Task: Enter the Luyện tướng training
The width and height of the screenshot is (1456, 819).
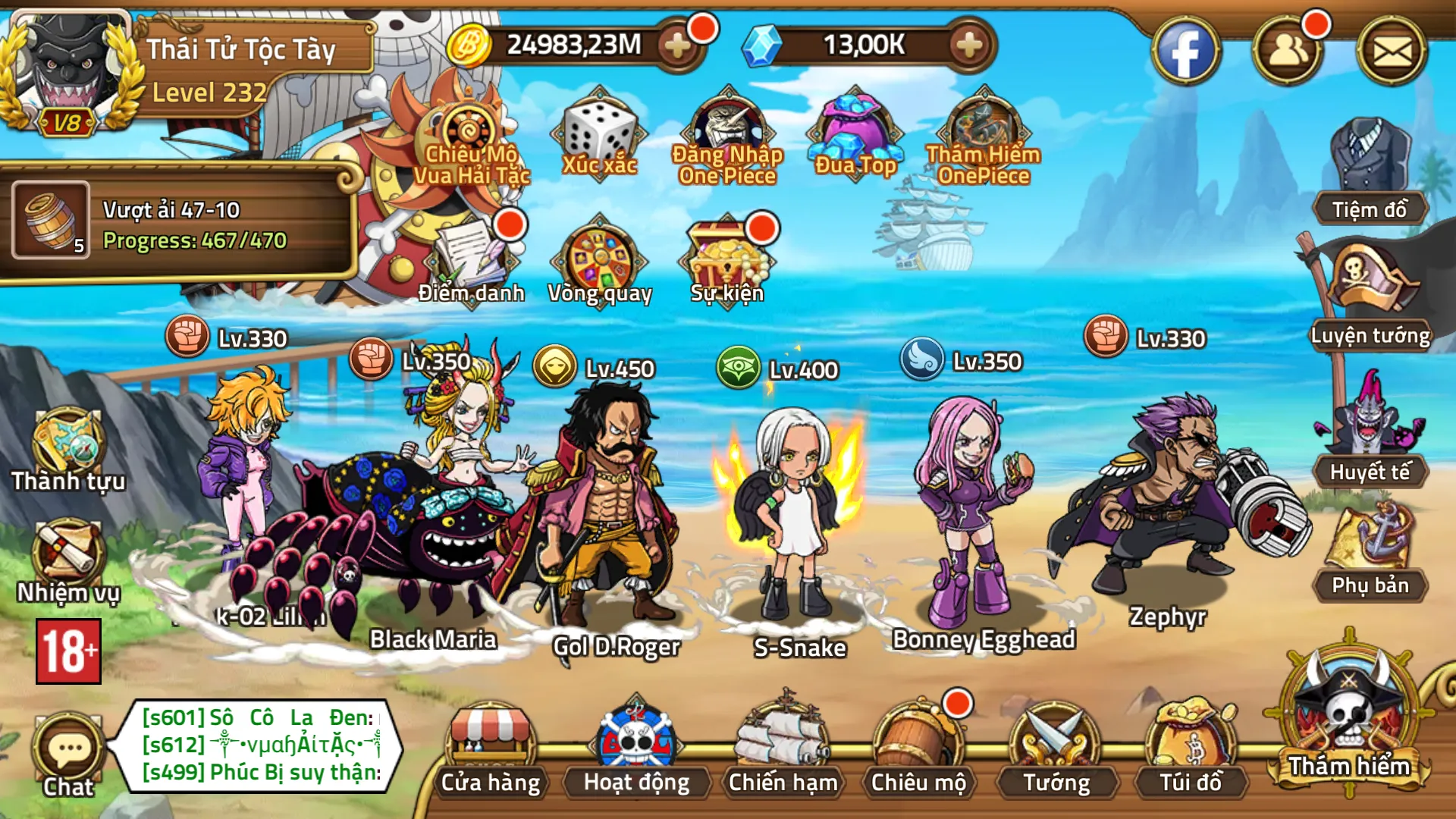Action: (1370, 296)
